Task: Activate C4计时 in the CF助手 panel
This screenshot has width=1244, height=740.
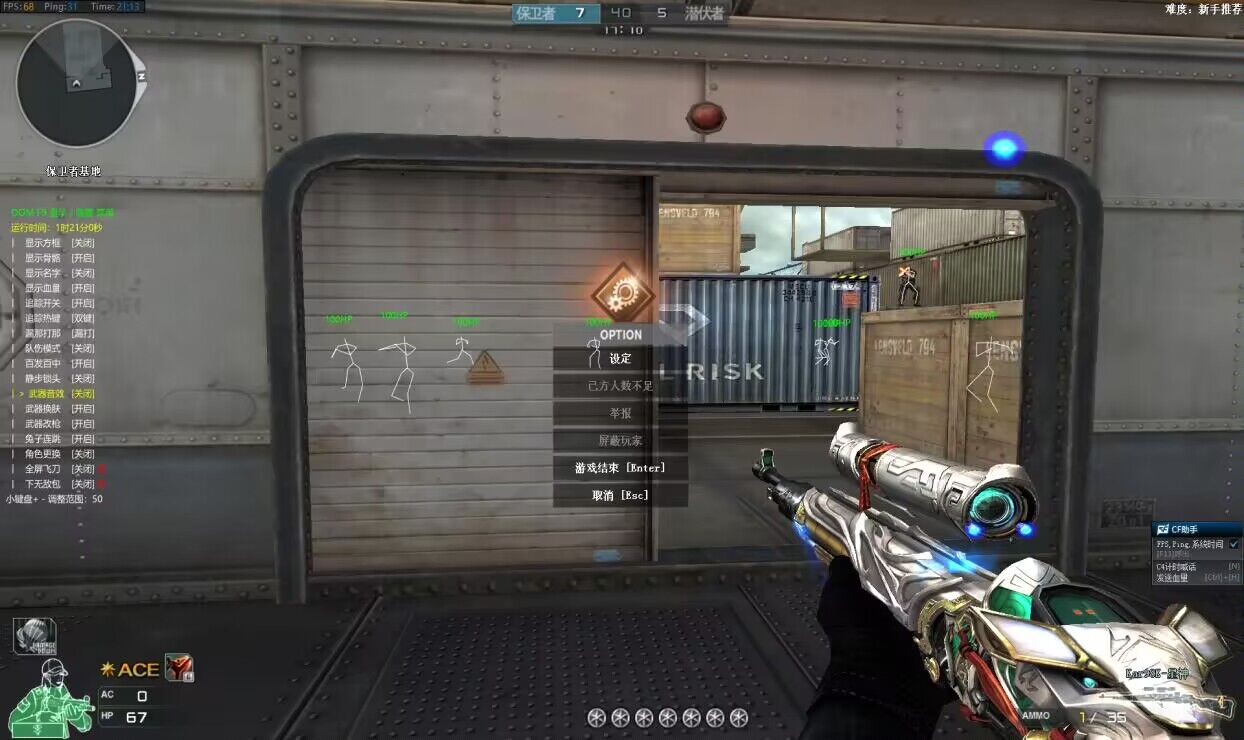Action: pos(1176,566)
